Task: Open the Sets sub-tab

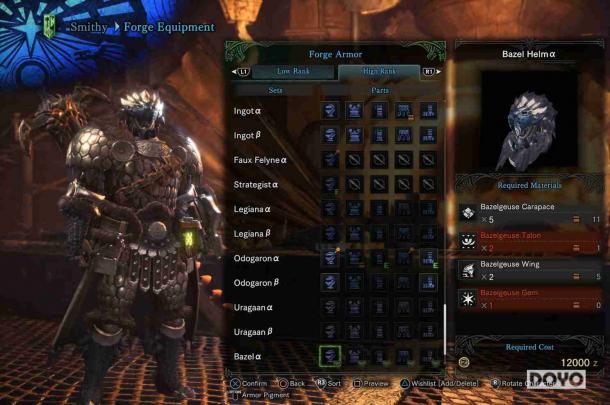Action: coord(274,90)
